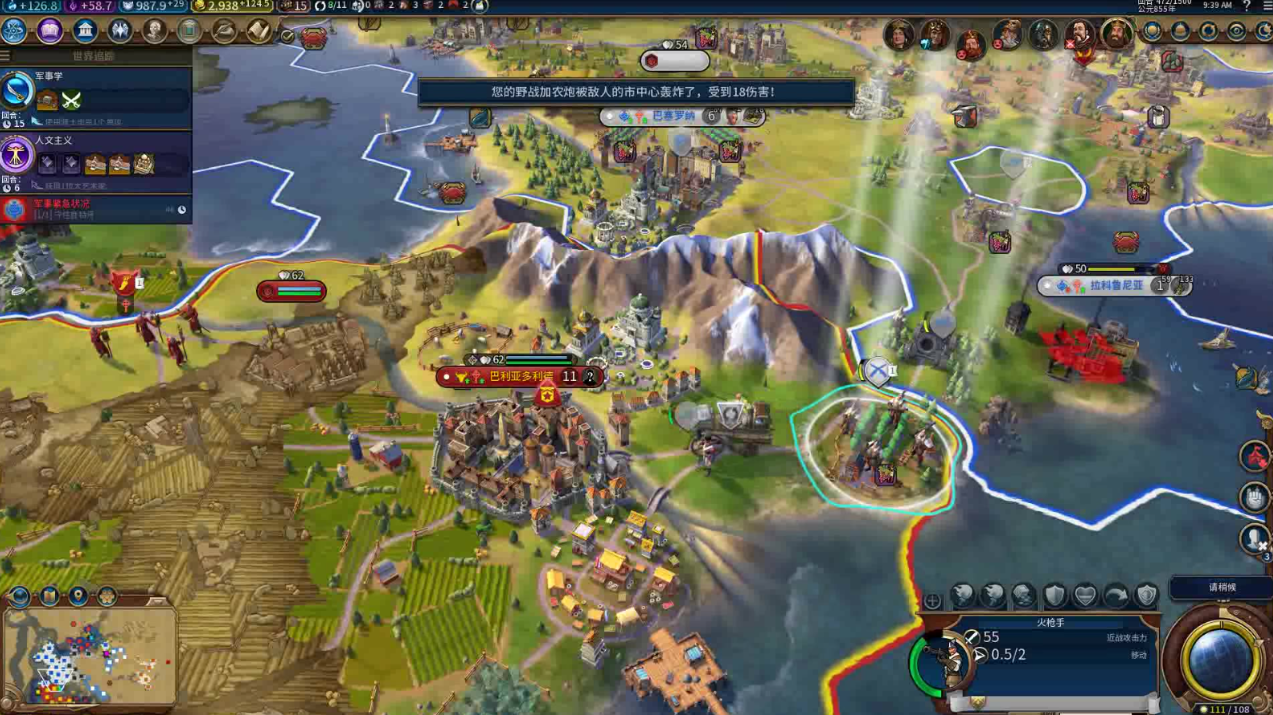Open the Great People portrait button
Viewport: 1273px width, 715px height.
[154, 31]
